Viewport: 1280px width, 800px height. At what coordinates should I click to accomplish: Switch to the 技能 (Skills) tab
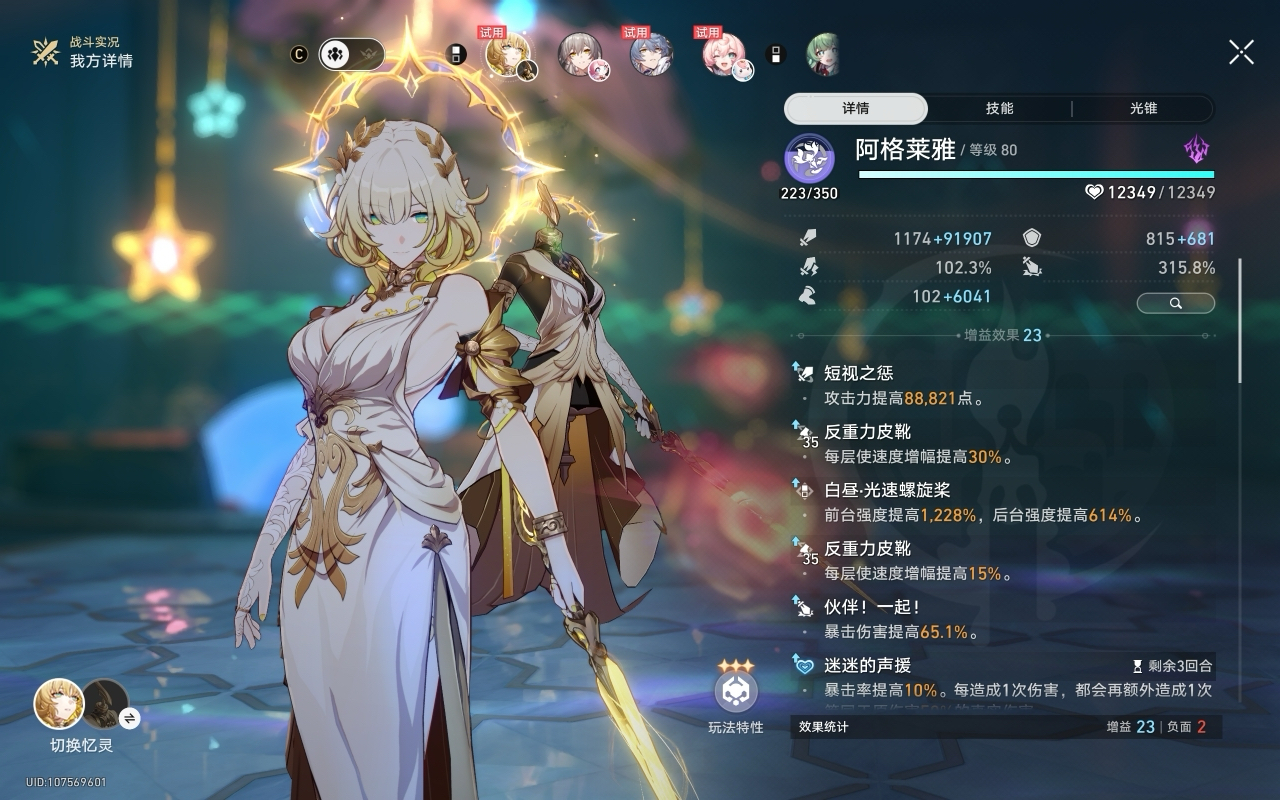pos(999,109)
